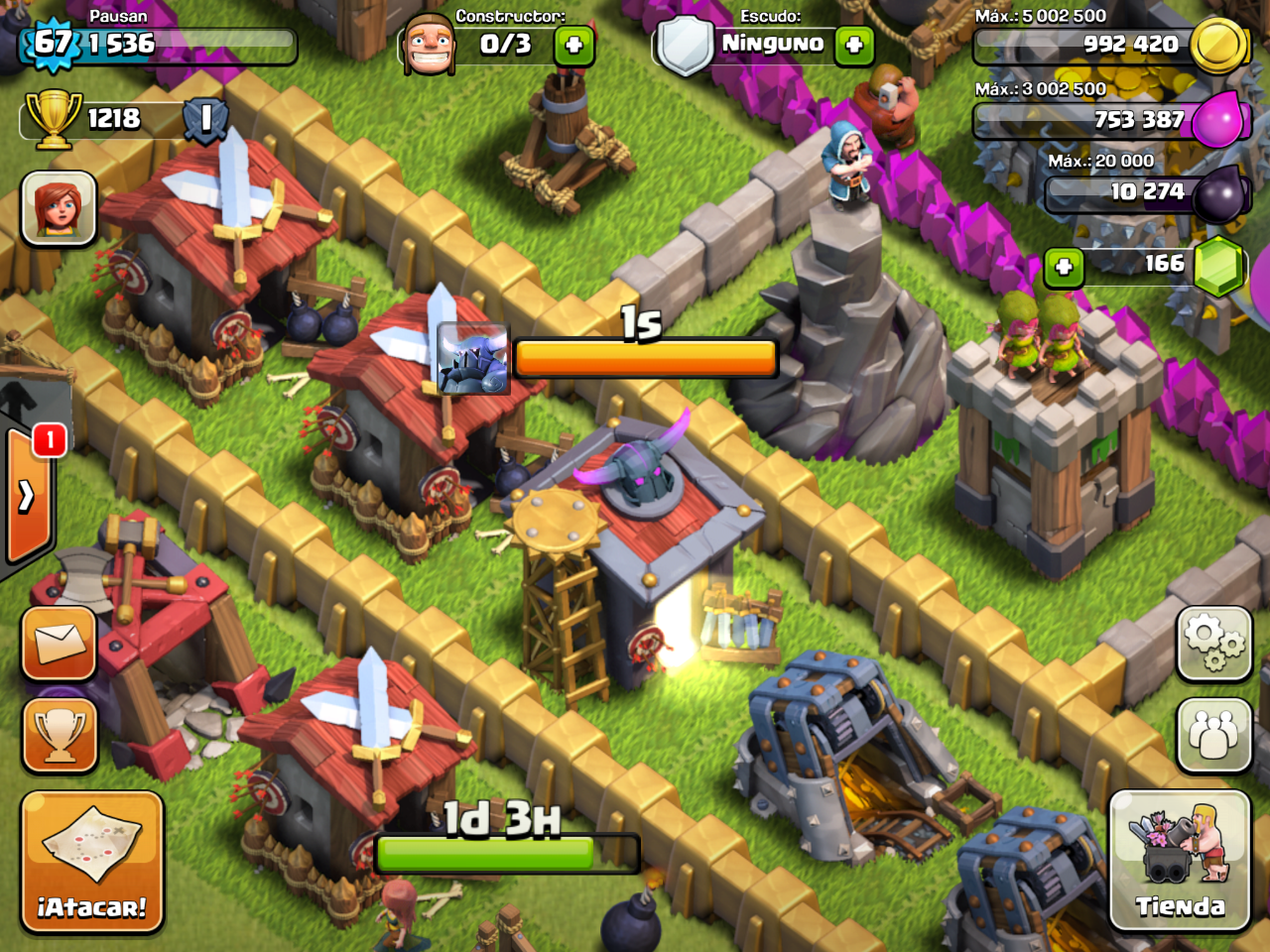Expand the orange side arrow panel
This screenshot has width=1270, height=952.
[27, 494]
